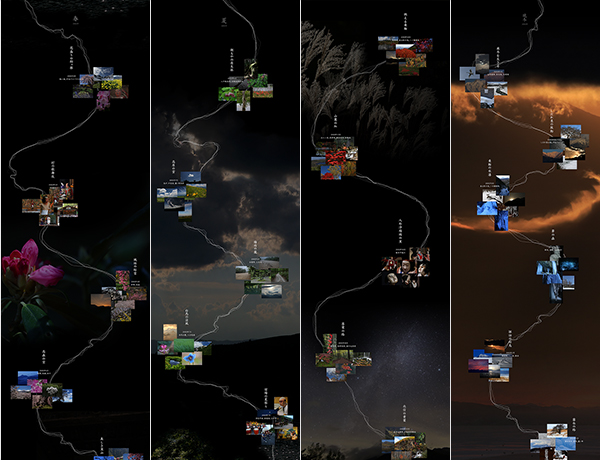Image resolution: width=600 pixels, height=460 pixels.
Task: Open the pink lotus flower thumbnail
Action: click(x=163, y=348)
